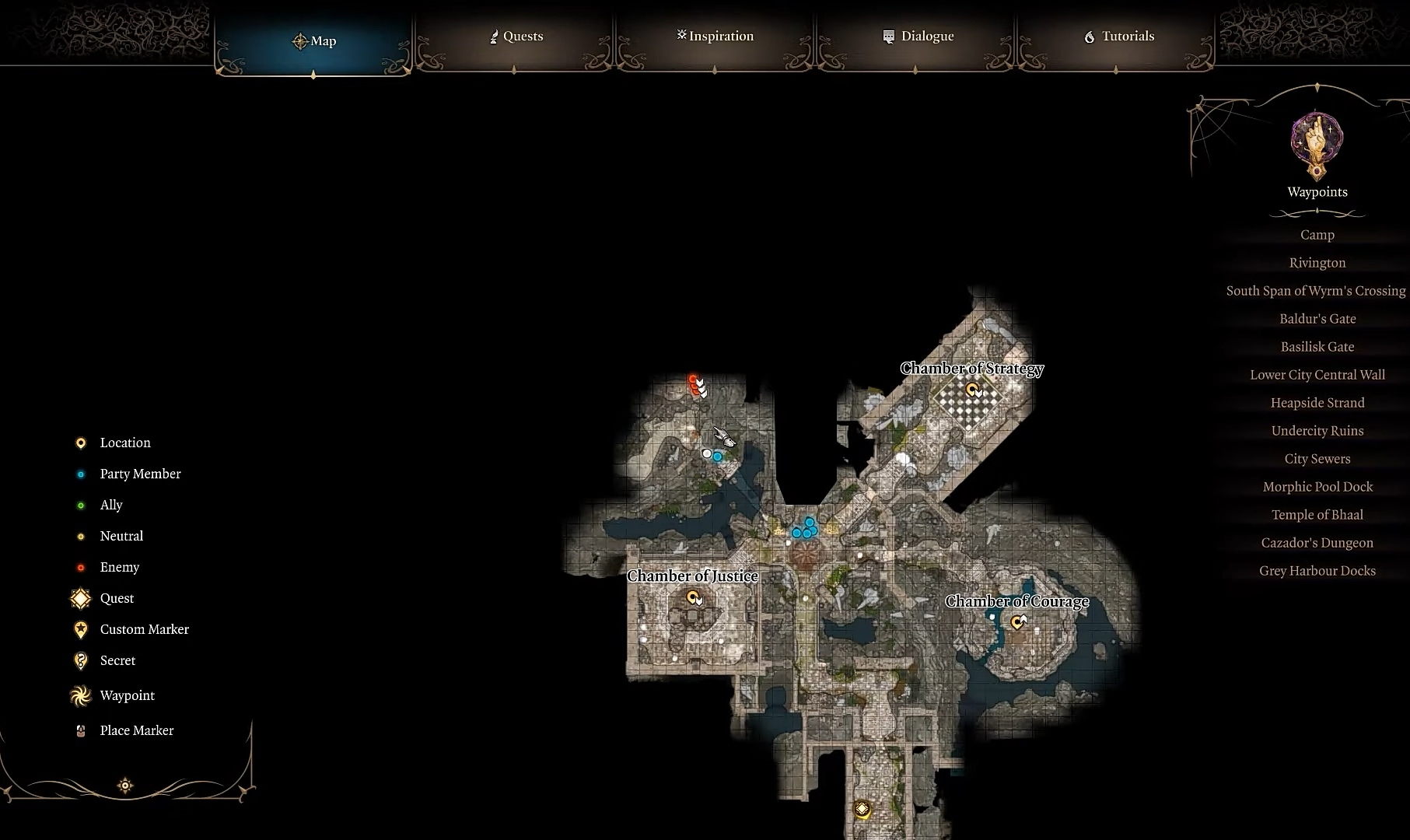Select the Custom Marker icon in the legend
The image size is (1410, 840).
[x=80, y=629]
